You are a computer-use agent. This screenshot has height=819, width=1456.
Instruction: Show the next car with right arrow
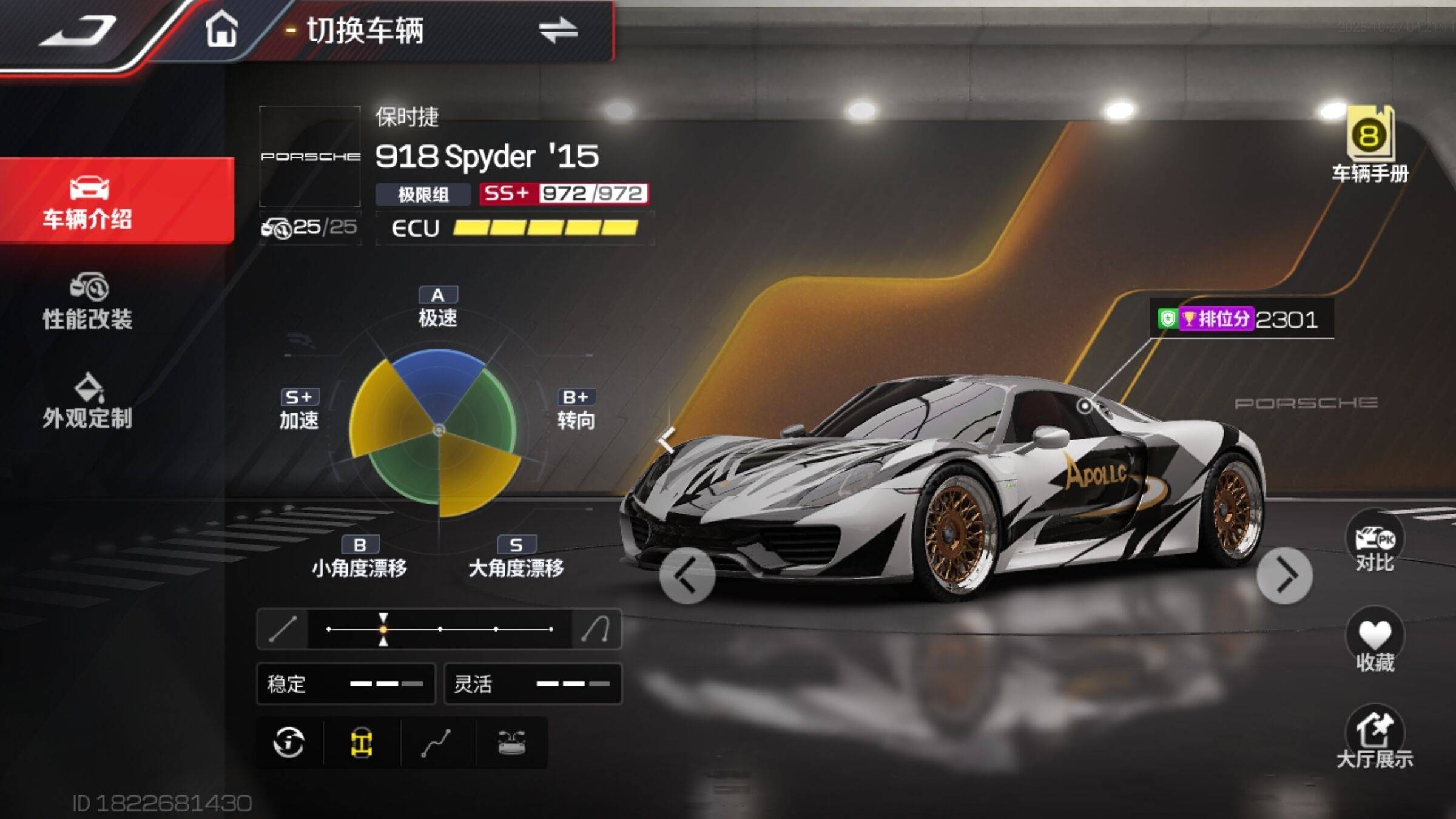[1284, 575]
